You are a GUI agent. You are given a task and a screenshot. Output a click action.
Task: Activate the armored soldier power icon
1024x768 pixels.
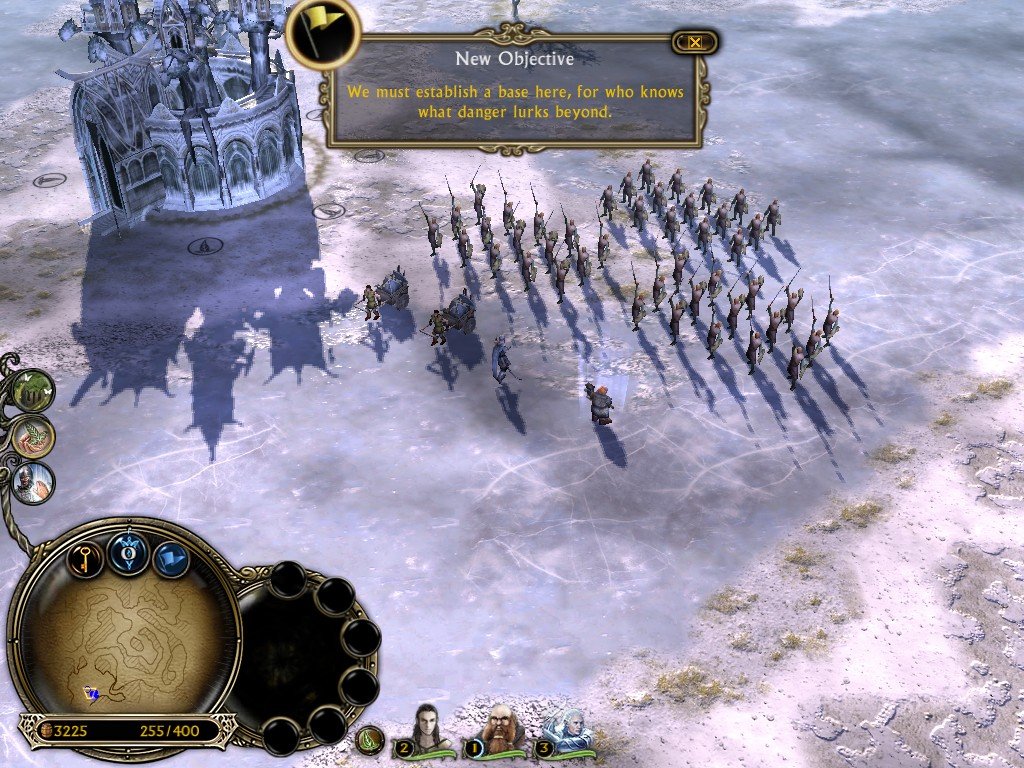pyautogui.click(x=34, y=482)
